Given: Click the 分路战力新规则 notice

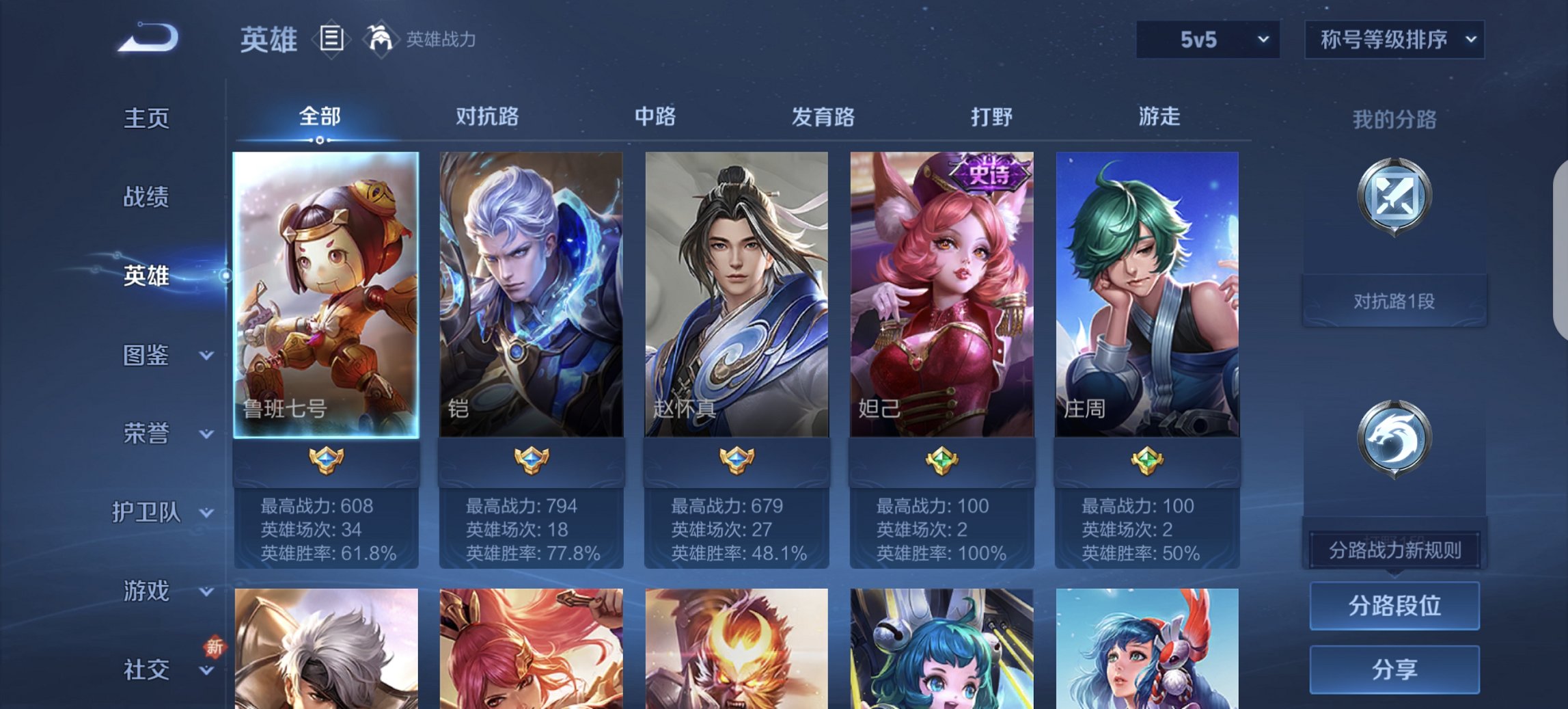Looking at the screenshot, I should [x=1394, y=550].
